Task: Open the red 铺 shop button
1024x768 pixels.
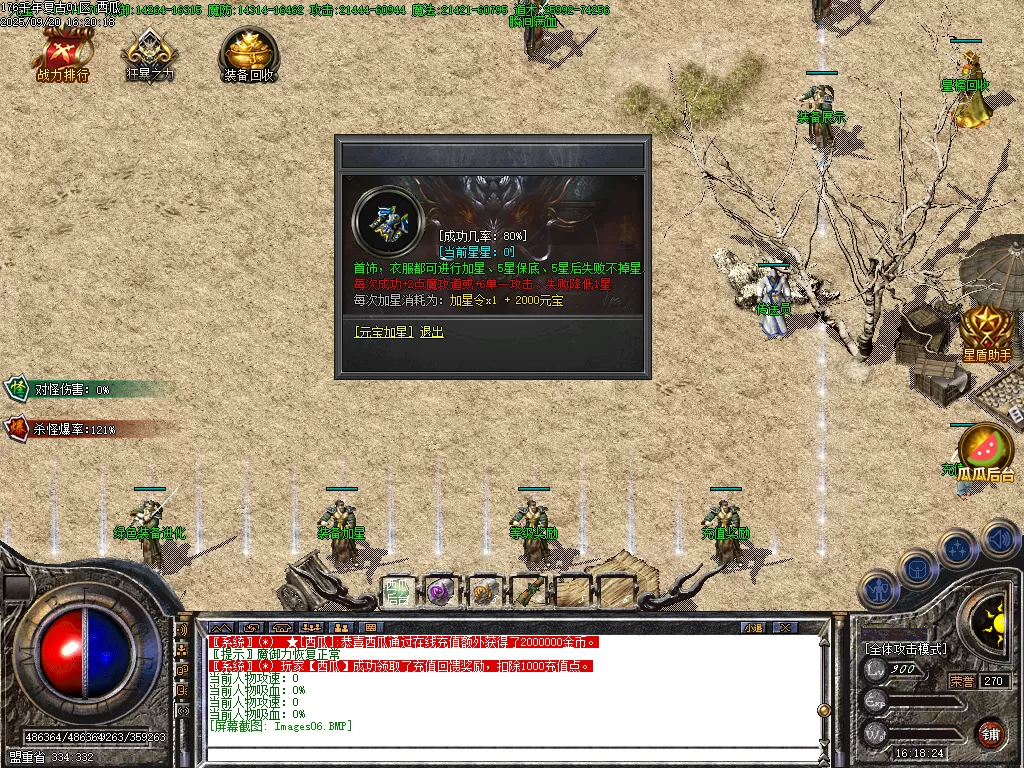Action: click(x=990, y=733)
